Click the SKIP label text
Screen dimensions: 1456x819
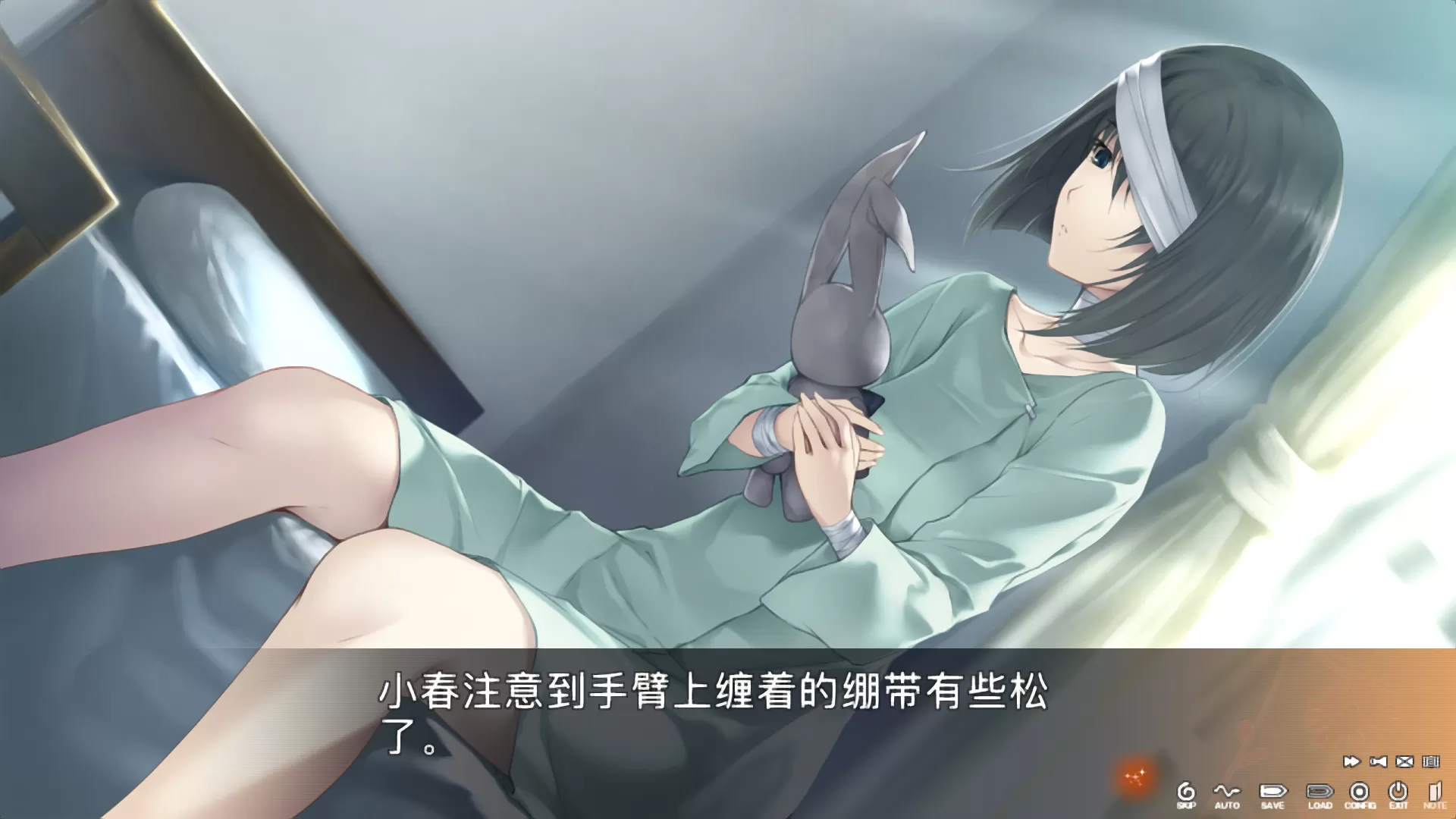click(1186, 805)
